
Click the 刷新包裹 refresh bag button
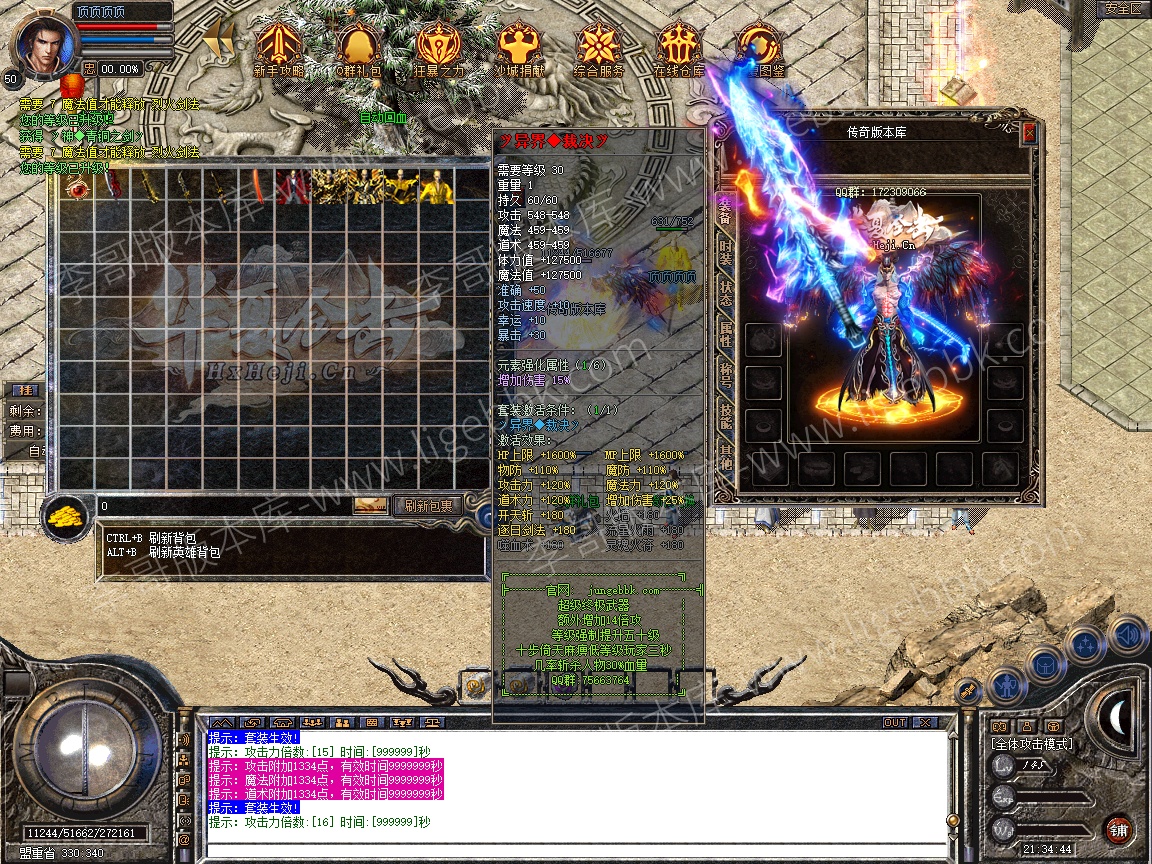click(x=426, y=506)
